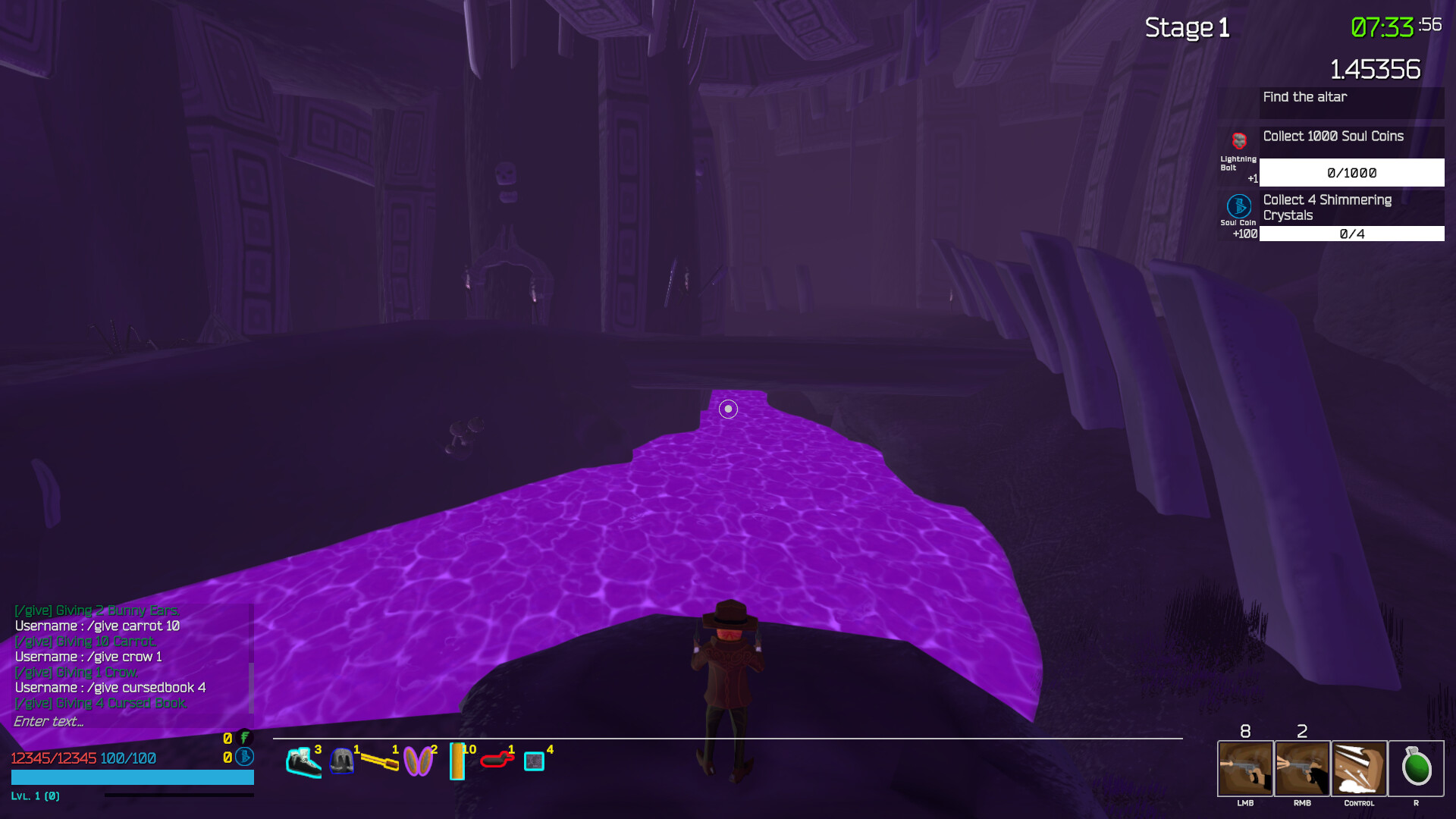1456x819 pixels.
Task: Select the red-outlined Crow item icon
Action: [x=497, y=759]
